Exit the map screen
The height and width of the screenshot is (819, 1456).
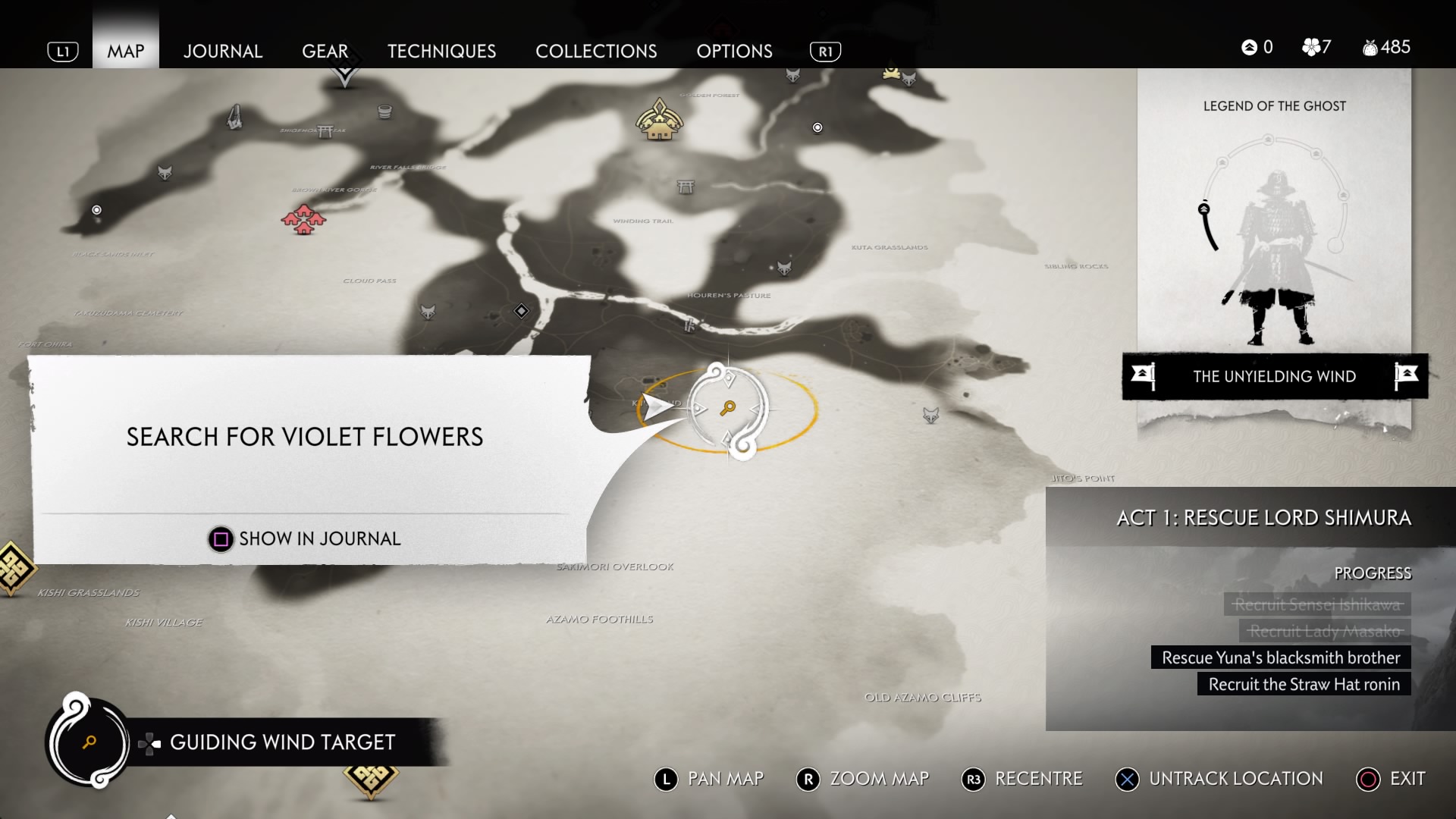(x=1391, y=779)
